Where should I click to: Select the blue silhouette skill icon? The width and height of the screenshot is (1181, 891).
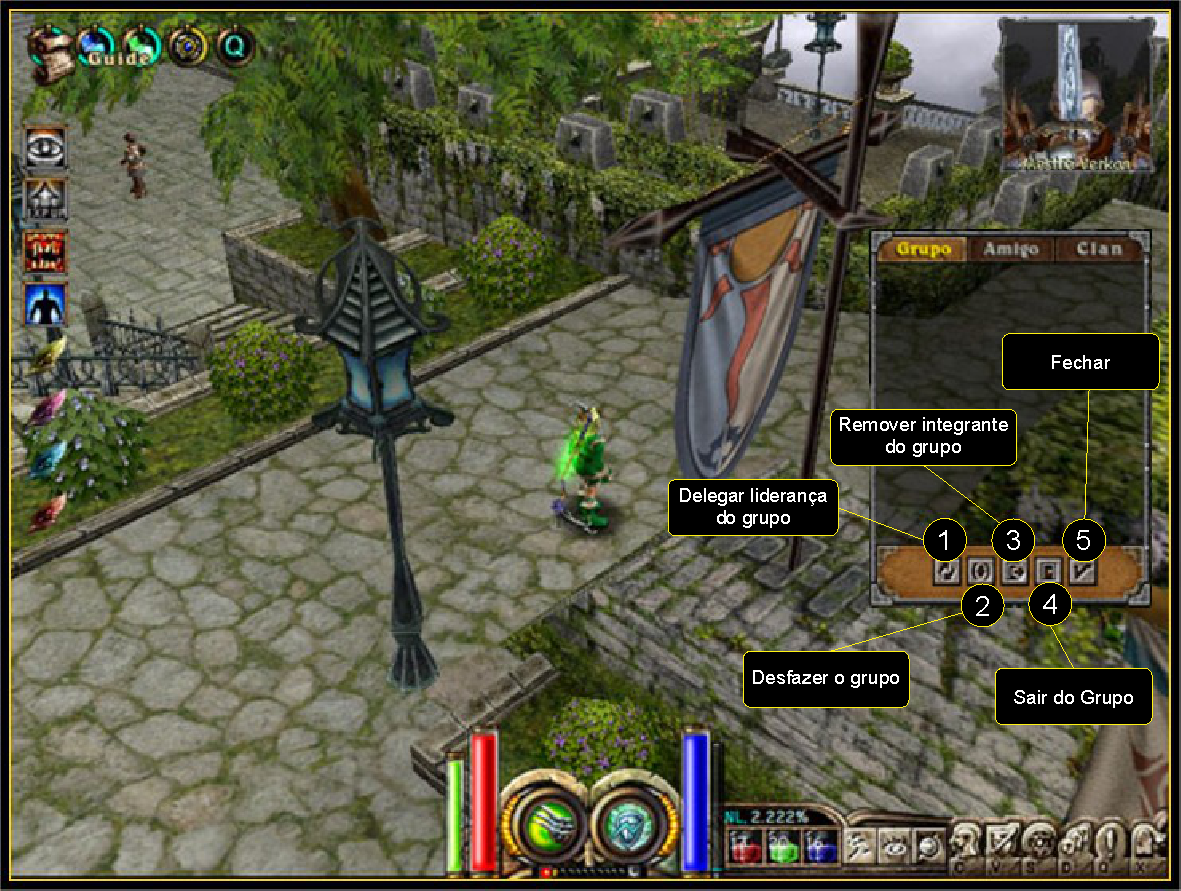(x=45, y=304)
